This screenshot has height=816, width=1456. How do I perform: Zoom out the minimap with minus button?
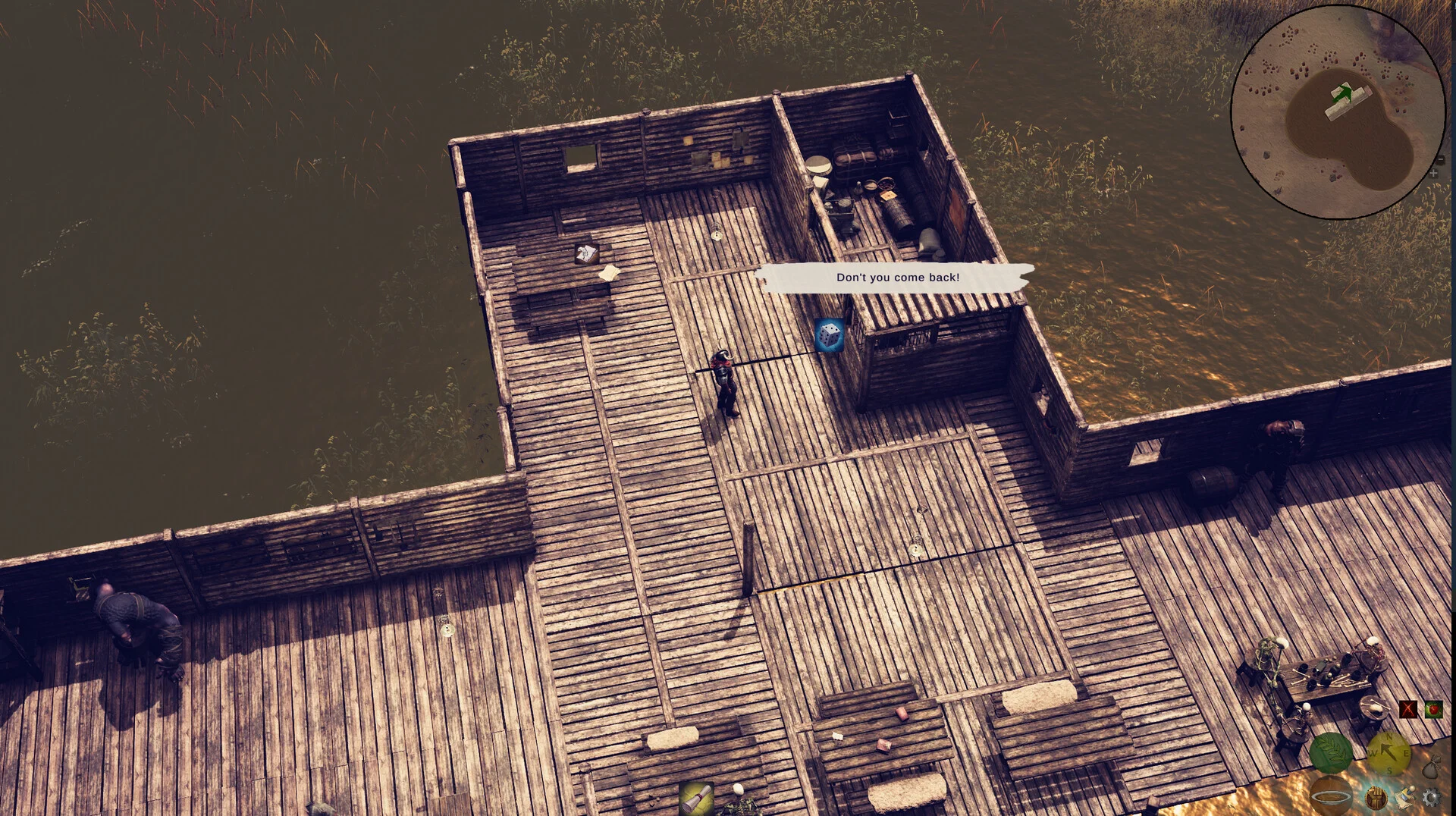[x=1440, y=159]
